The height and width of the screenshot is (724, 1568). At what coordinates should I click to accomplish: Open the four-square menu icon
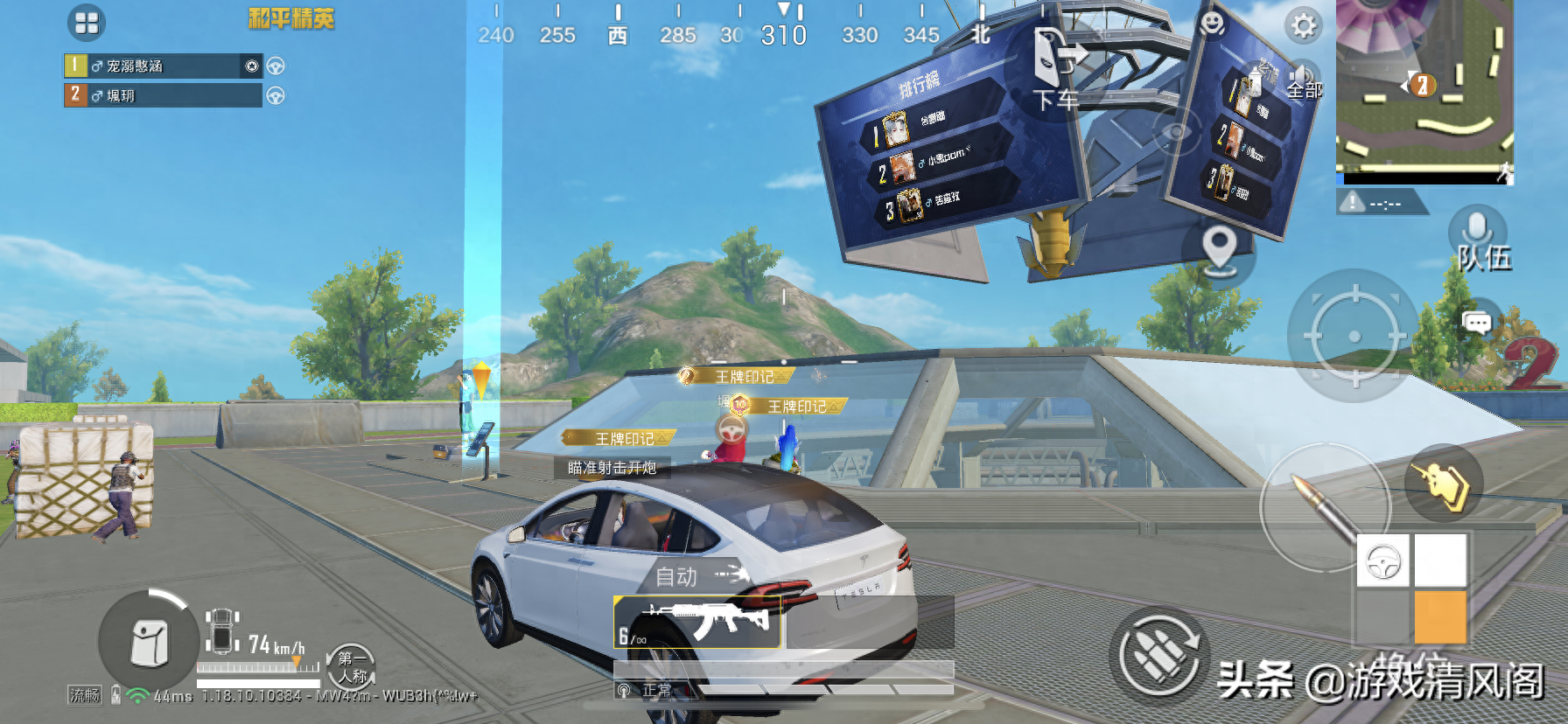point(87,23)
